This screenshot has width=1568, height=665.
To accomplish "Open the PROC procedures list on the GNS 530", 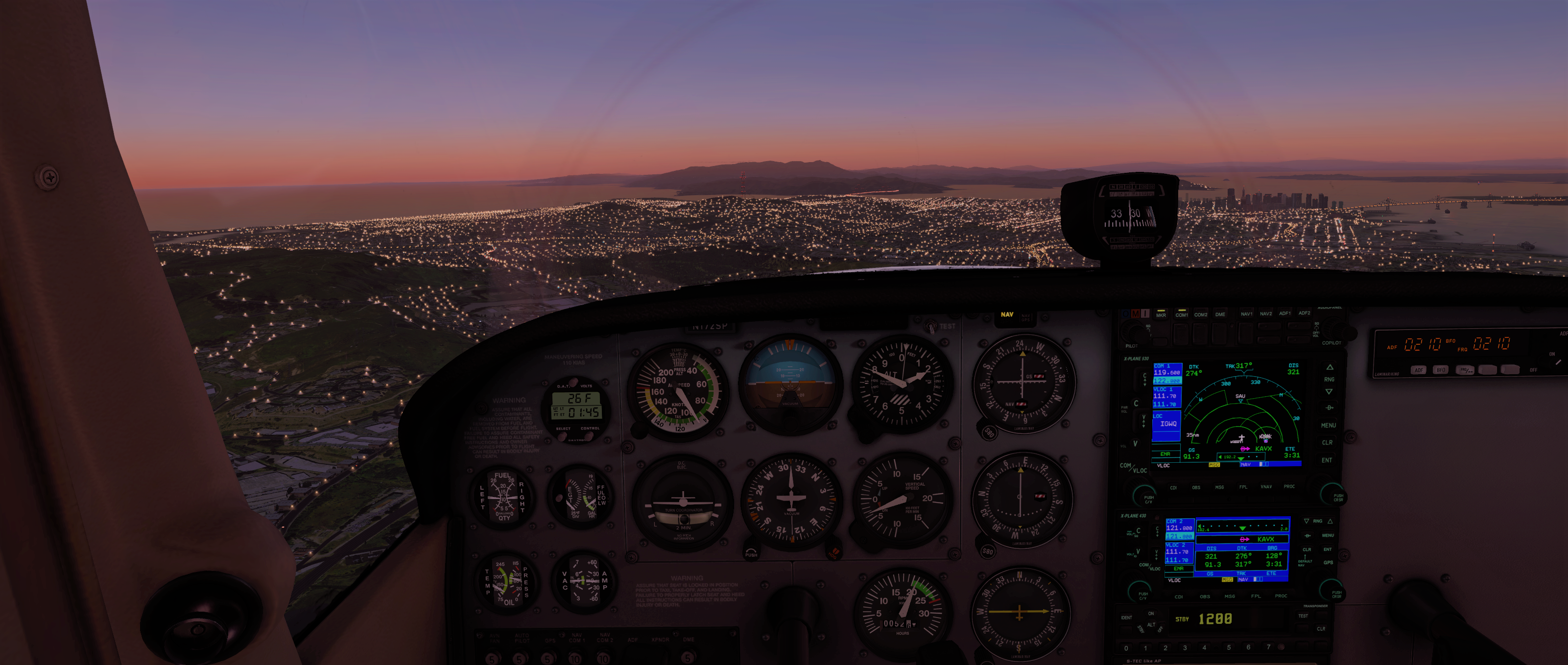I will pos(1290,487).
